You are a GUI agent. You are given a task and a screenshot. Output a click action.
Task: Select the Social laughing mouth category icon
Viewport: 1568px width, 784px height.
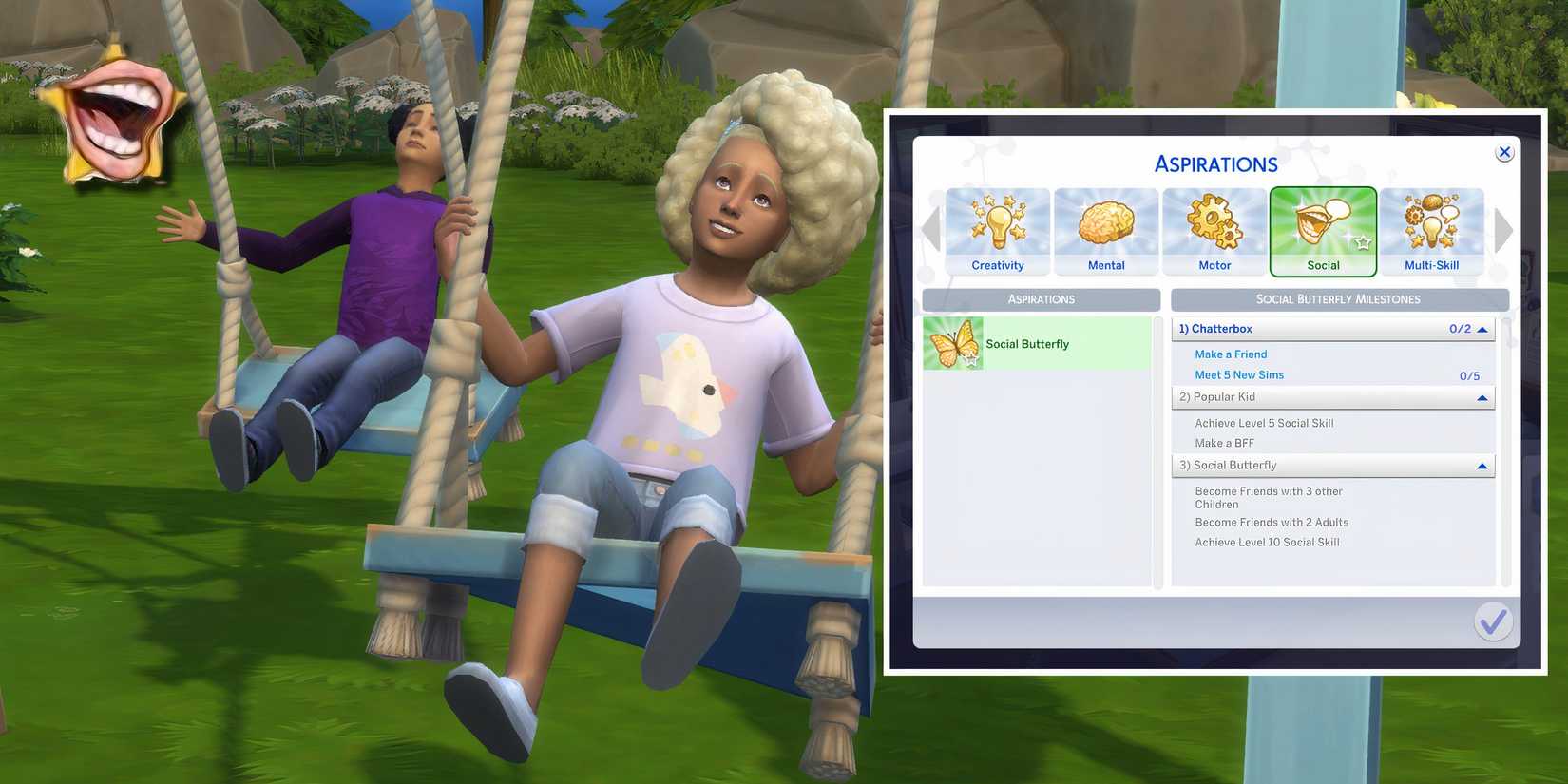[x=1323, y=228]
